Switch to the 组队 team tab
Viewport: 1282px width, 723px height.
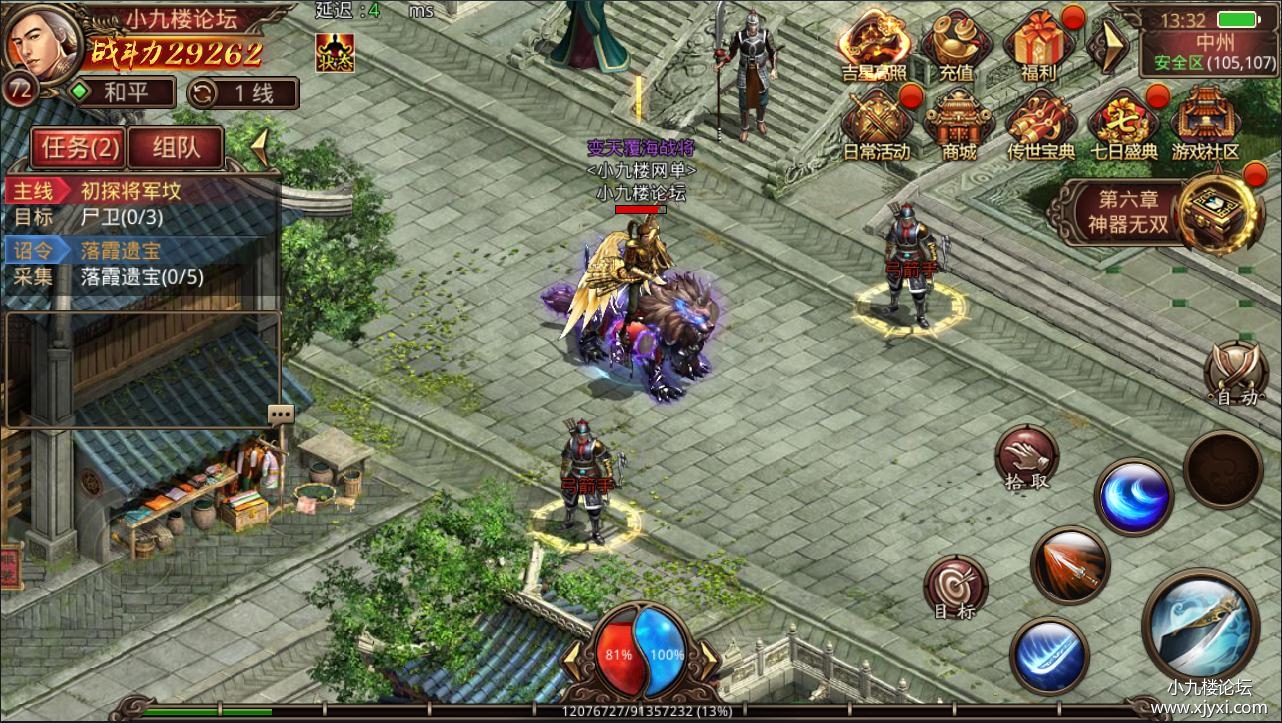176,148
